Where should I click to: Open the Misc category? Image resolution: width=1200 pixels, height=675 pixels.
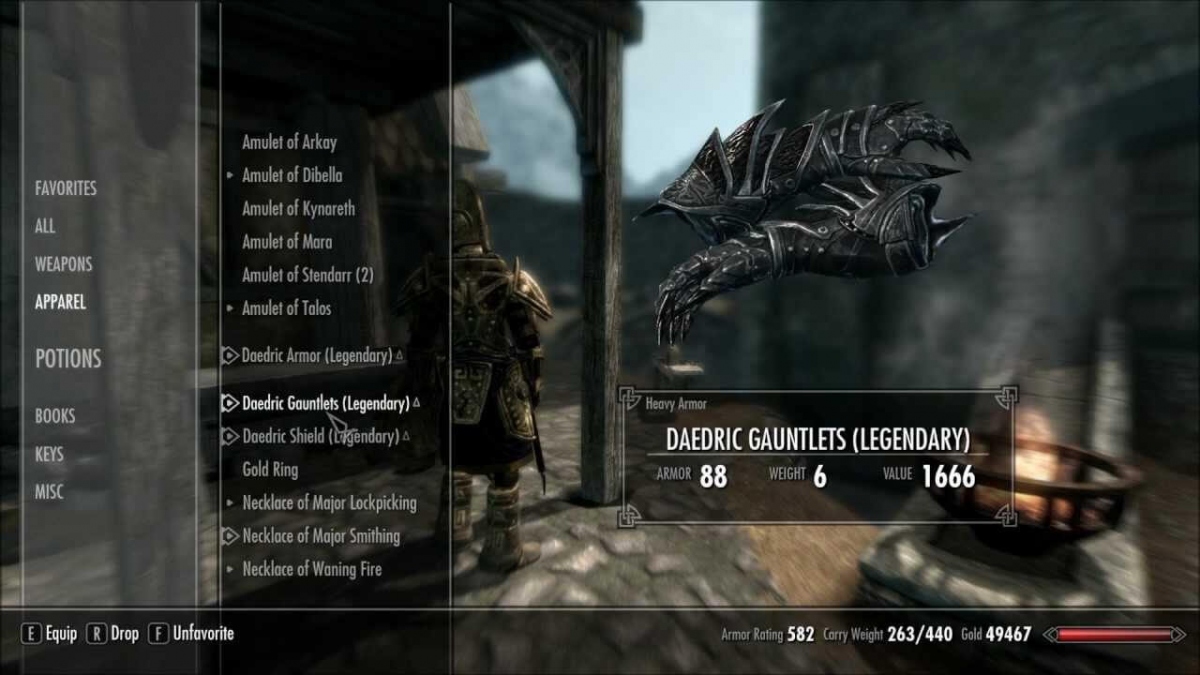click(x=48, y=492)
